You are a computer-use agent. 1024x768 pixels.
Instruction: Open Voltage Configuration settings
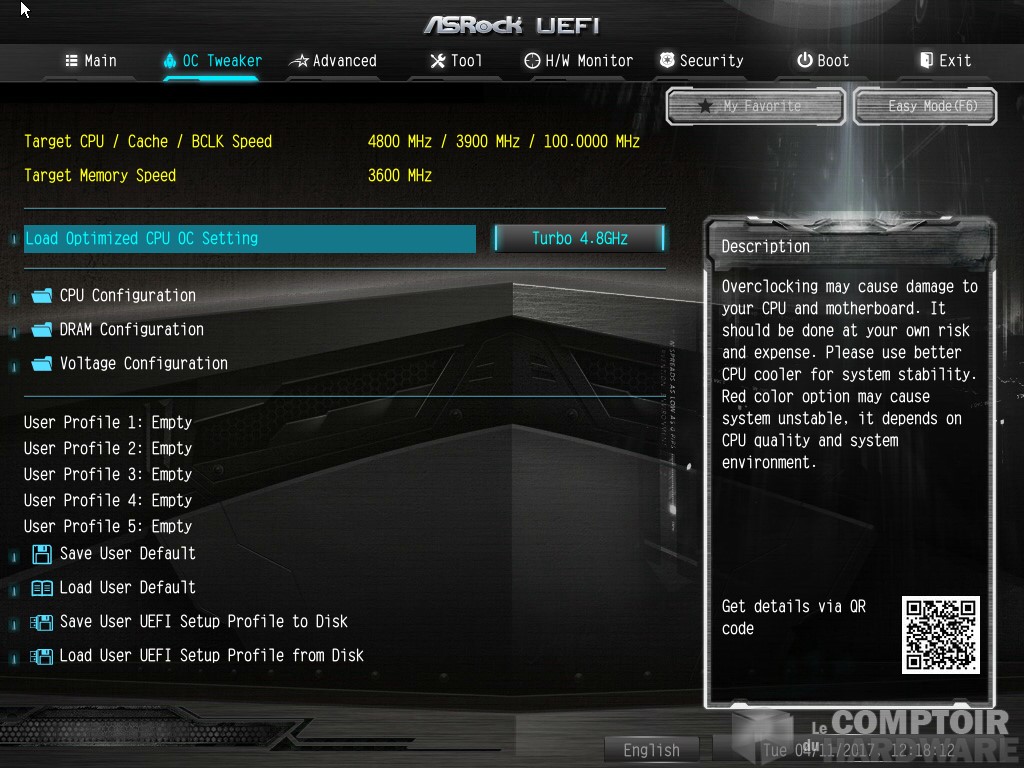[143, 364]
